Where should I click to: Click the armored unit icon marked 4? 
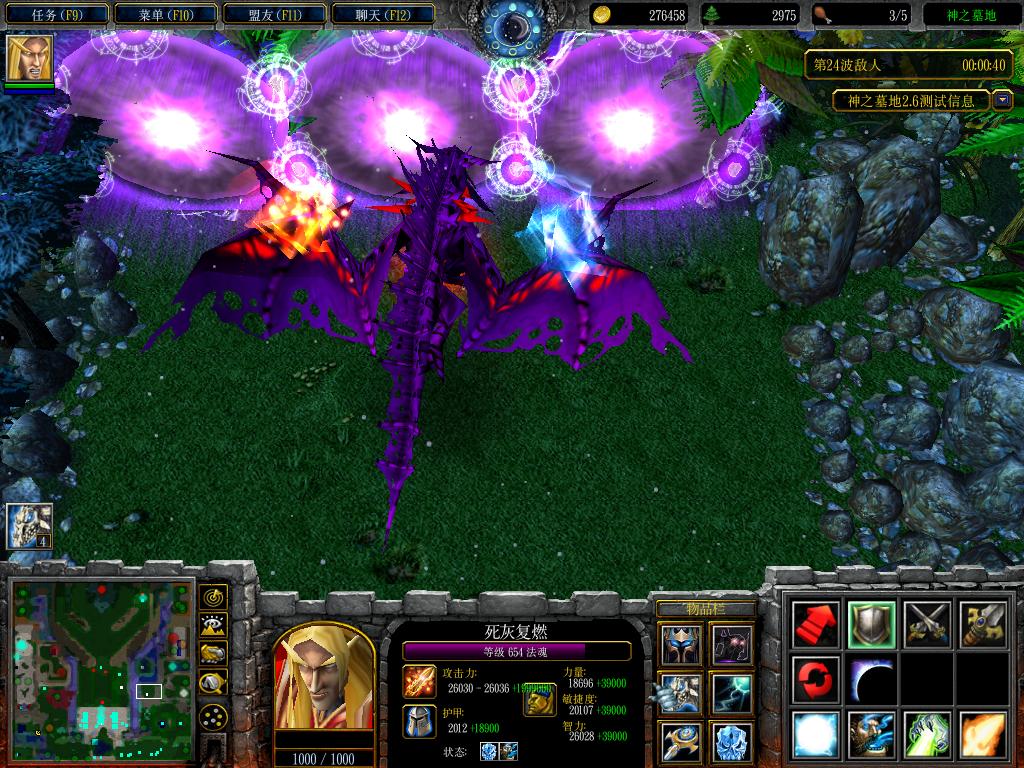pyautogui.click(x=29, y=526)
